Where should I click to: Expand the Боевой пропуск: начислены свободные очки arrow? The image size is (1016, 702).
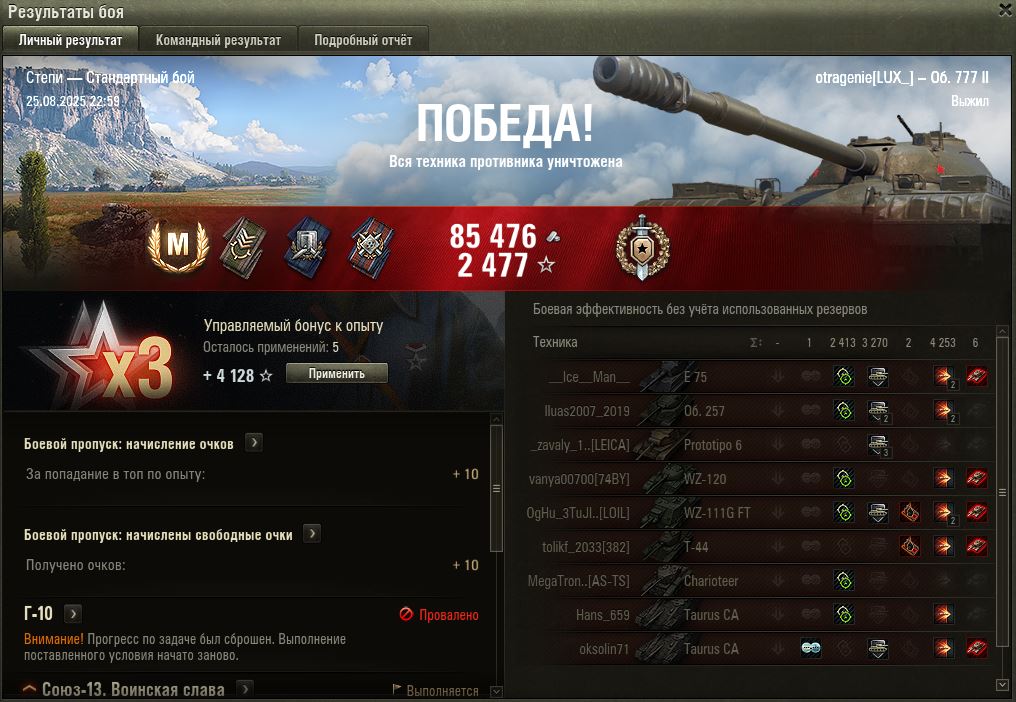(x=312, y=534)
